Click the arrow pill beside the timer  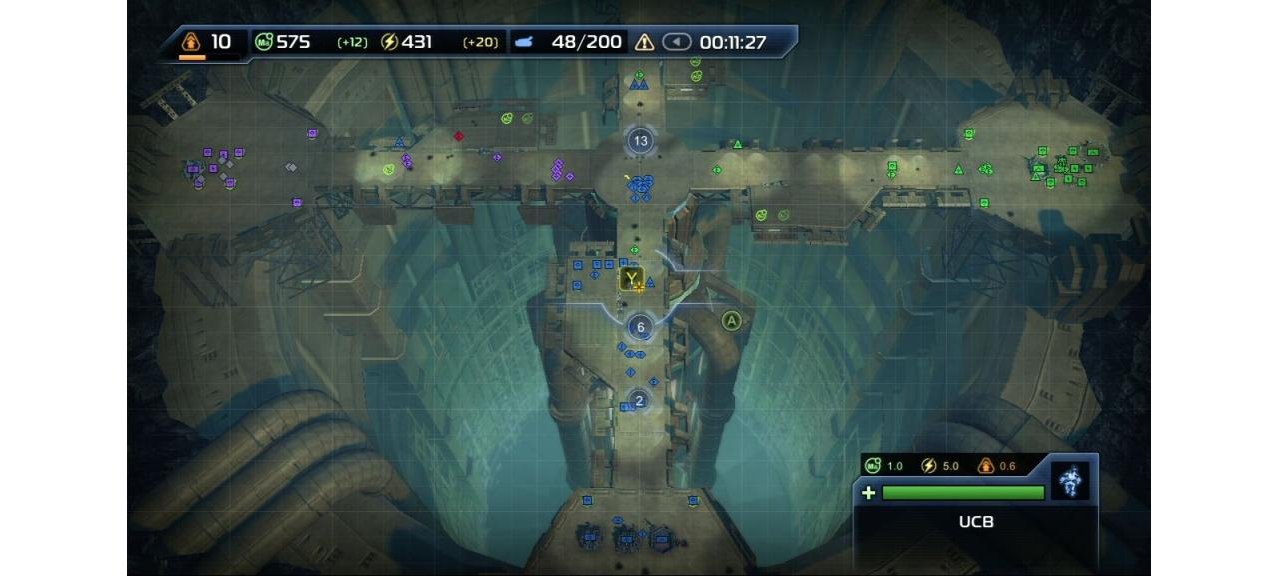click(677, 42)
